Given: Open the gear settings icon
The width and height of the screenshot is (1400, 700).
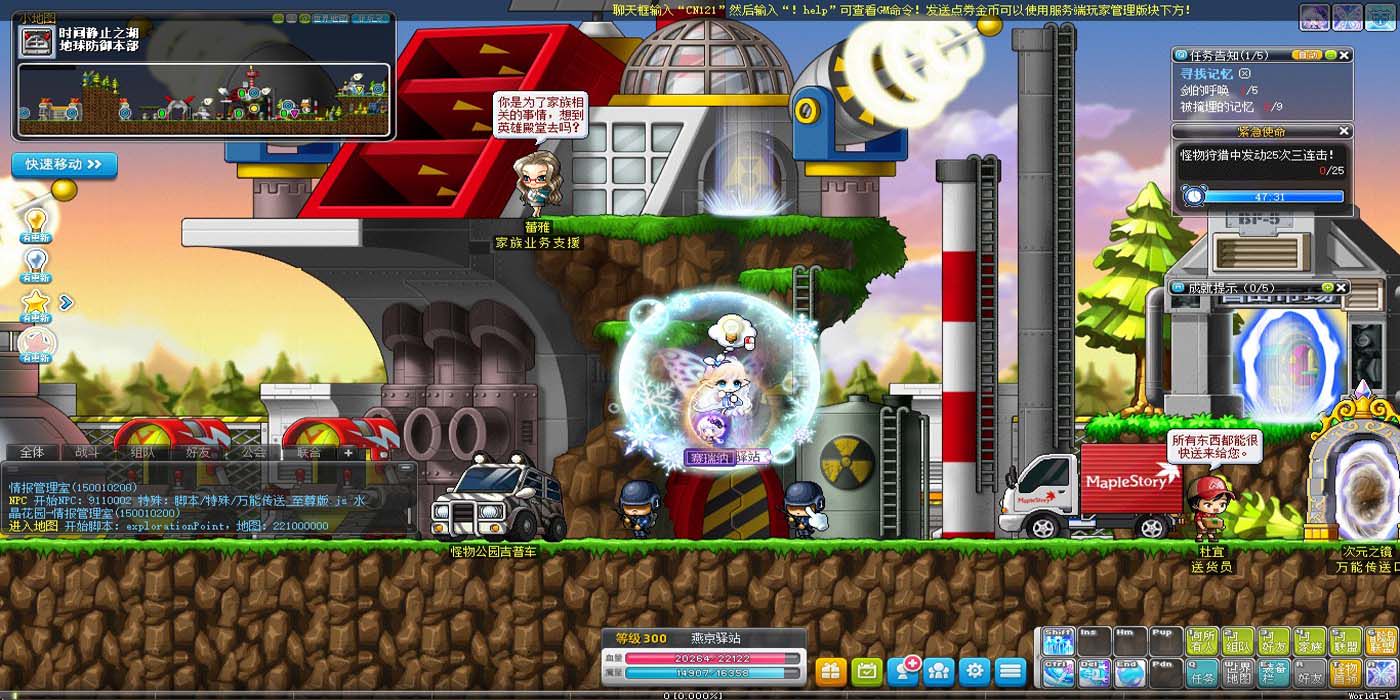Looking at the screenshot, I should pyautogui.click(x=975, y=670).
